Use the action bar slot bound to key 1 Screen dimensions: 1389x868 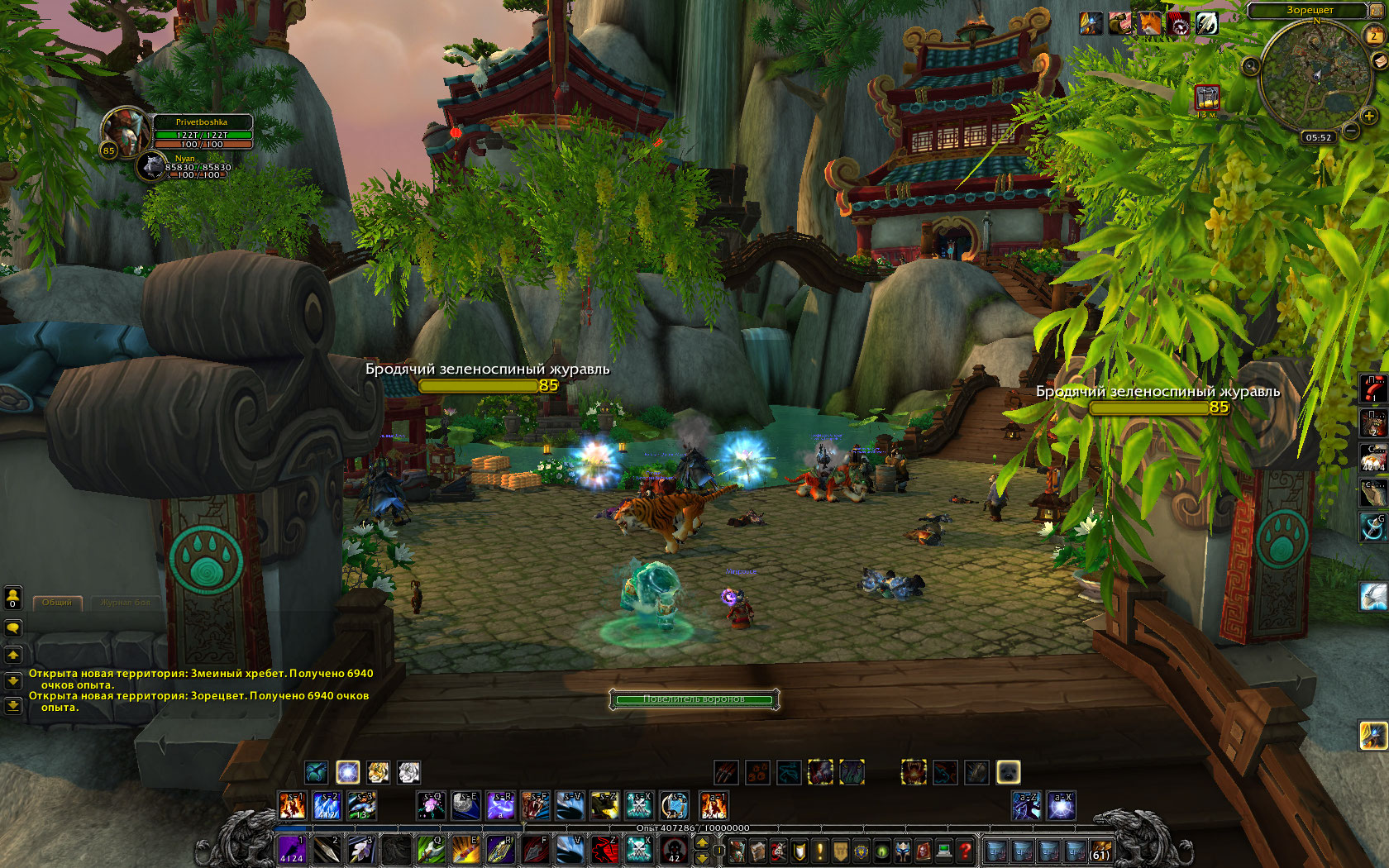(x=291, y=849)
